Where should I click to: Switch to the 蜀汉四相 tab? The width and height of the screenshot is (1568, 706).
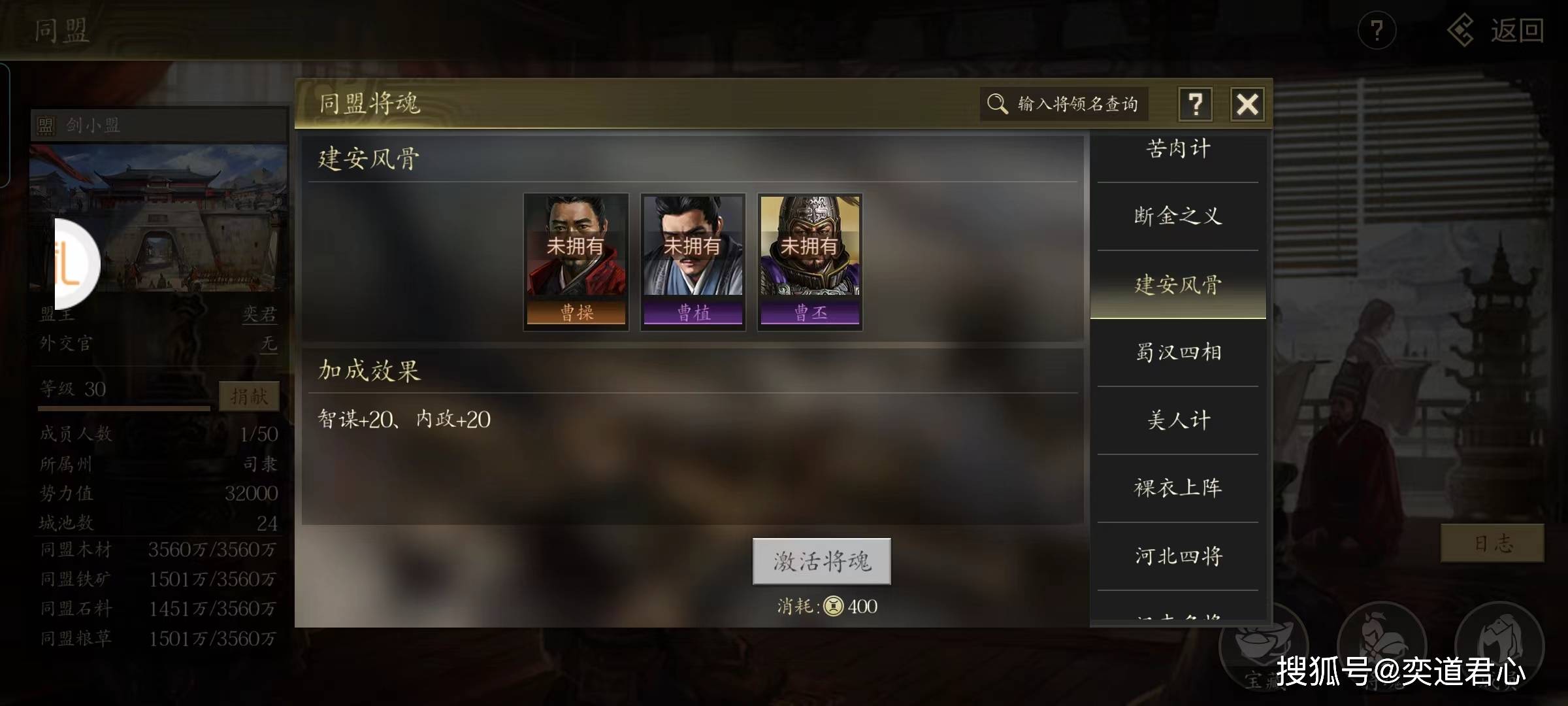pyautogui.click(x=1177, y=352)
